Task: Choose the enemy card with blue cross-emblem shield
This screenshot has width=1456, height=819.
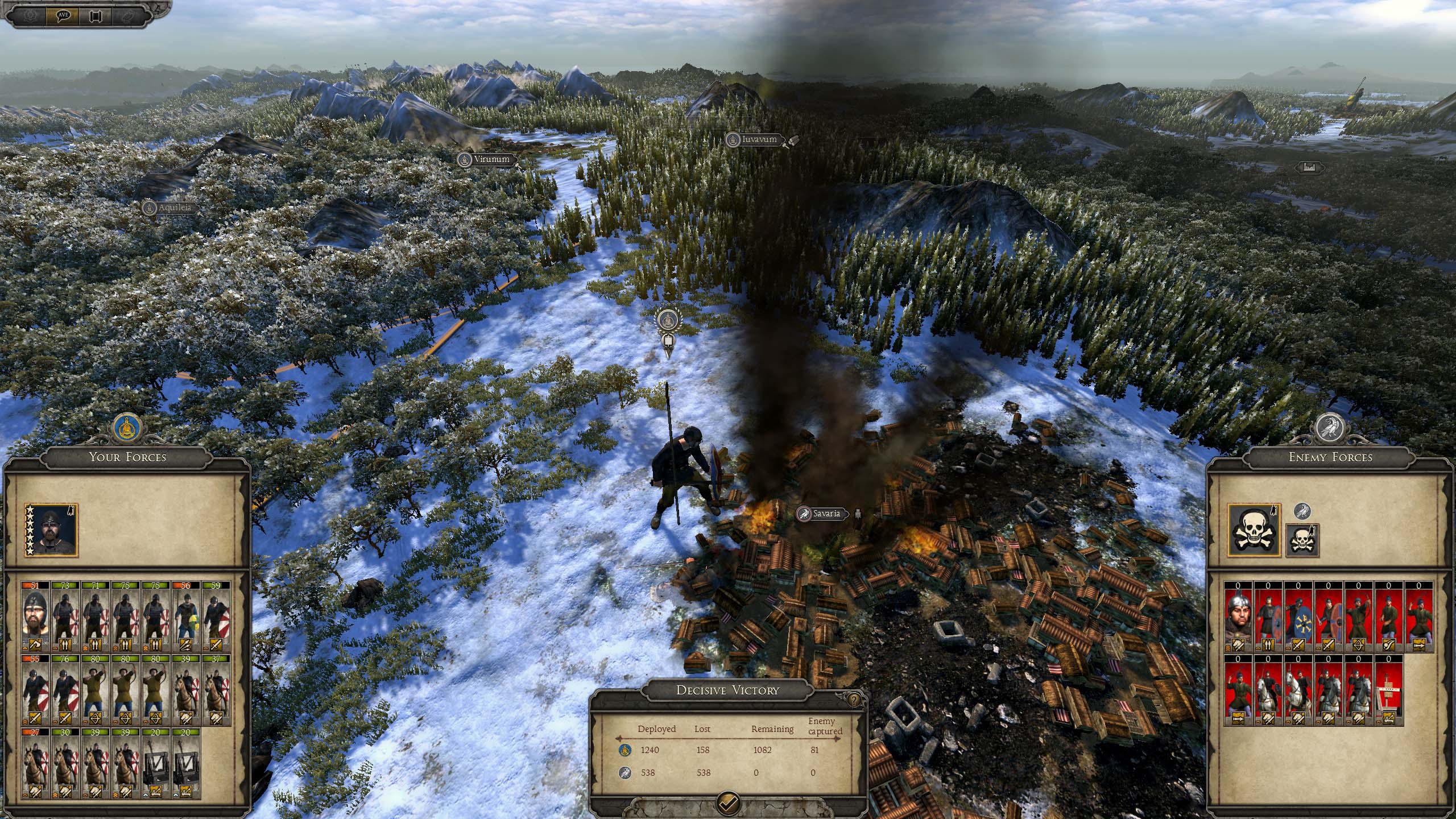Action: tap(1298, 617)
